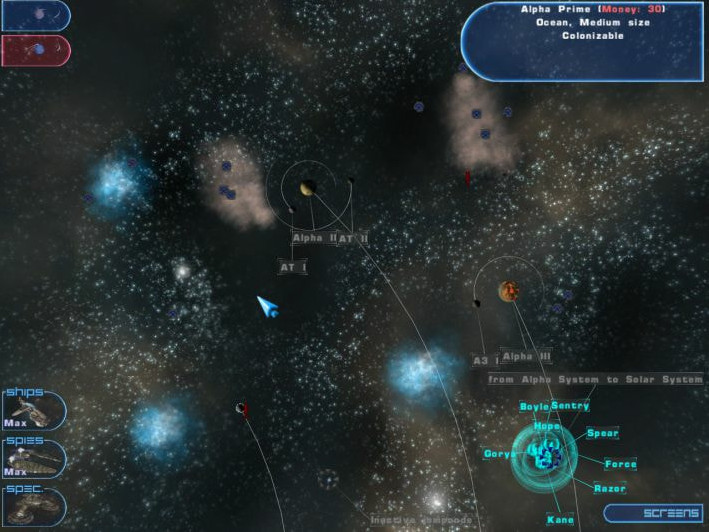This screenshot has height=532, width=709.
Task: Open the Screens menu button
Action: (x=655, y=512)
